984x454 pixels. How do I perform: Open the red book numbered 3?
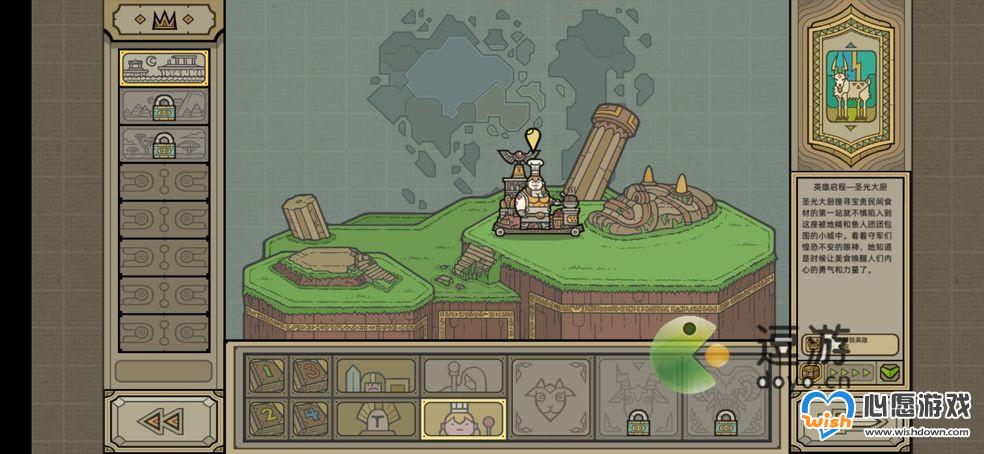tap(310, 375)
